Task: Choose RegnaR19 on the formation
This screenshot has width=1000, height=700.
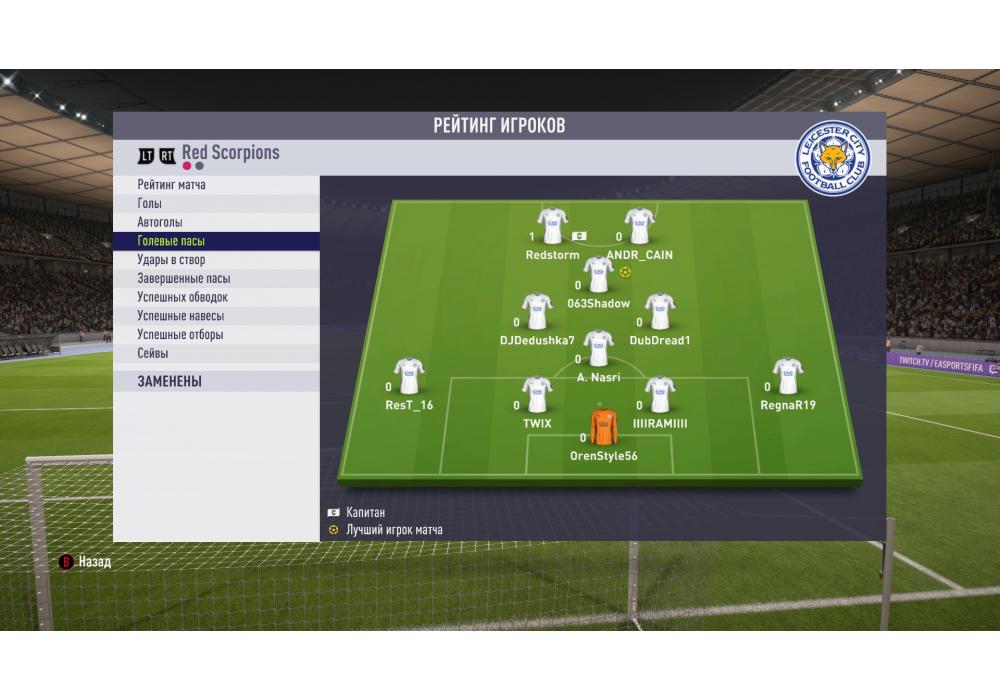Action: [788, 376]
